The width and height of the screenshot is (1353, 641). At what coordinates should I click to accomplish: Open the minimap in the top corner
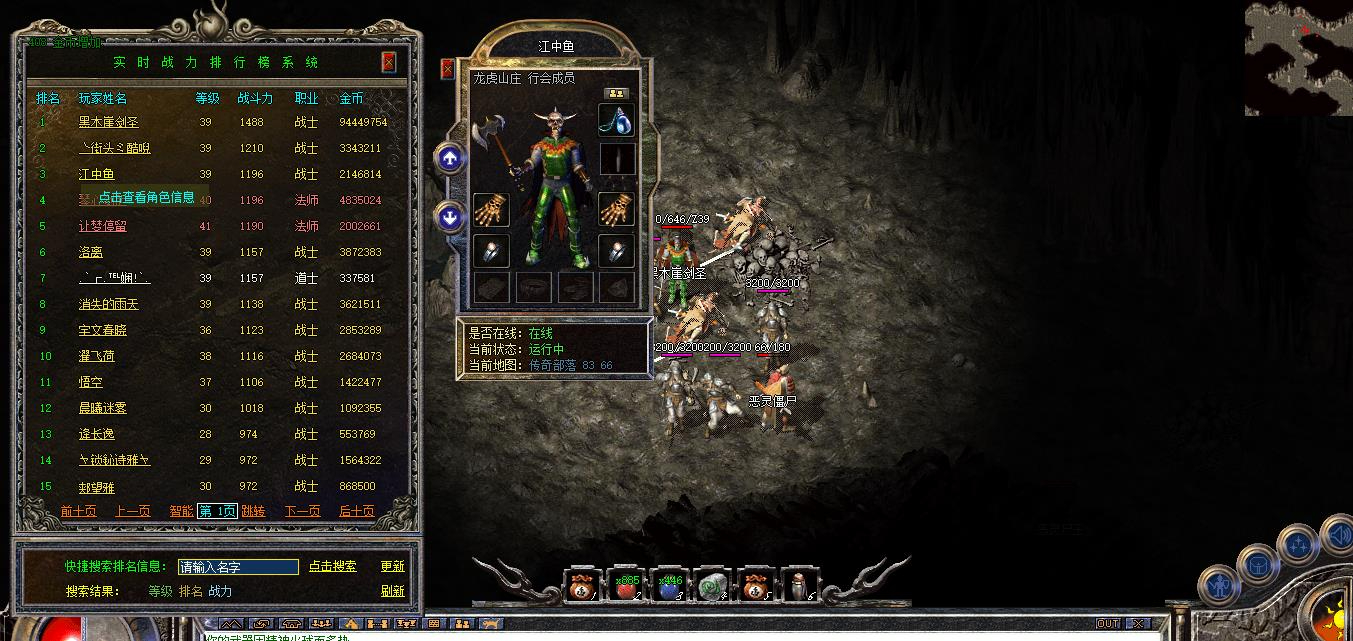1298,58
